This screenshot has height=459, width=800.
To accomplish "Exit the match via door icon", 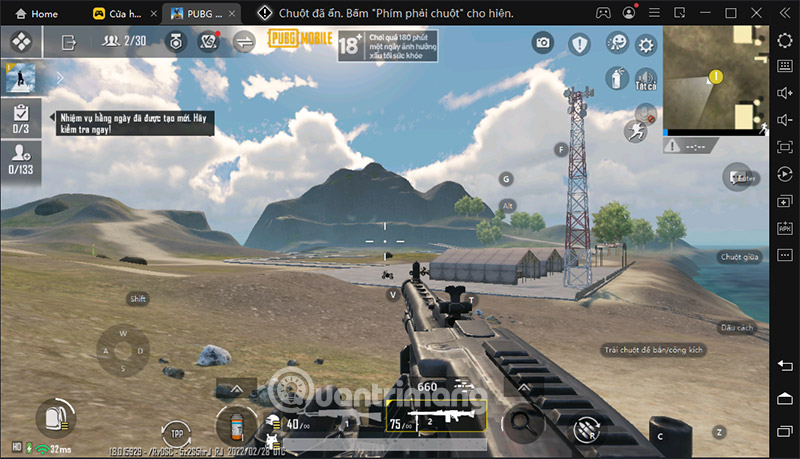I will pos(69,42).
